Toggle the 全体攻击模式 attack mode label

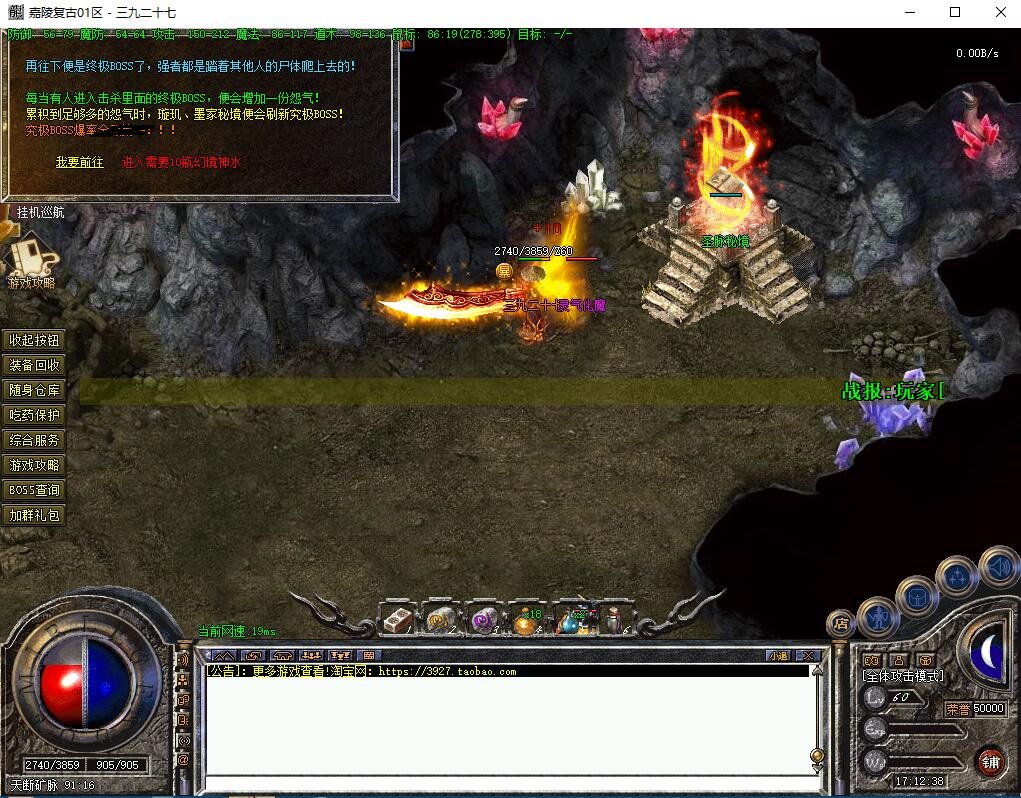click(x=903, y=677)
